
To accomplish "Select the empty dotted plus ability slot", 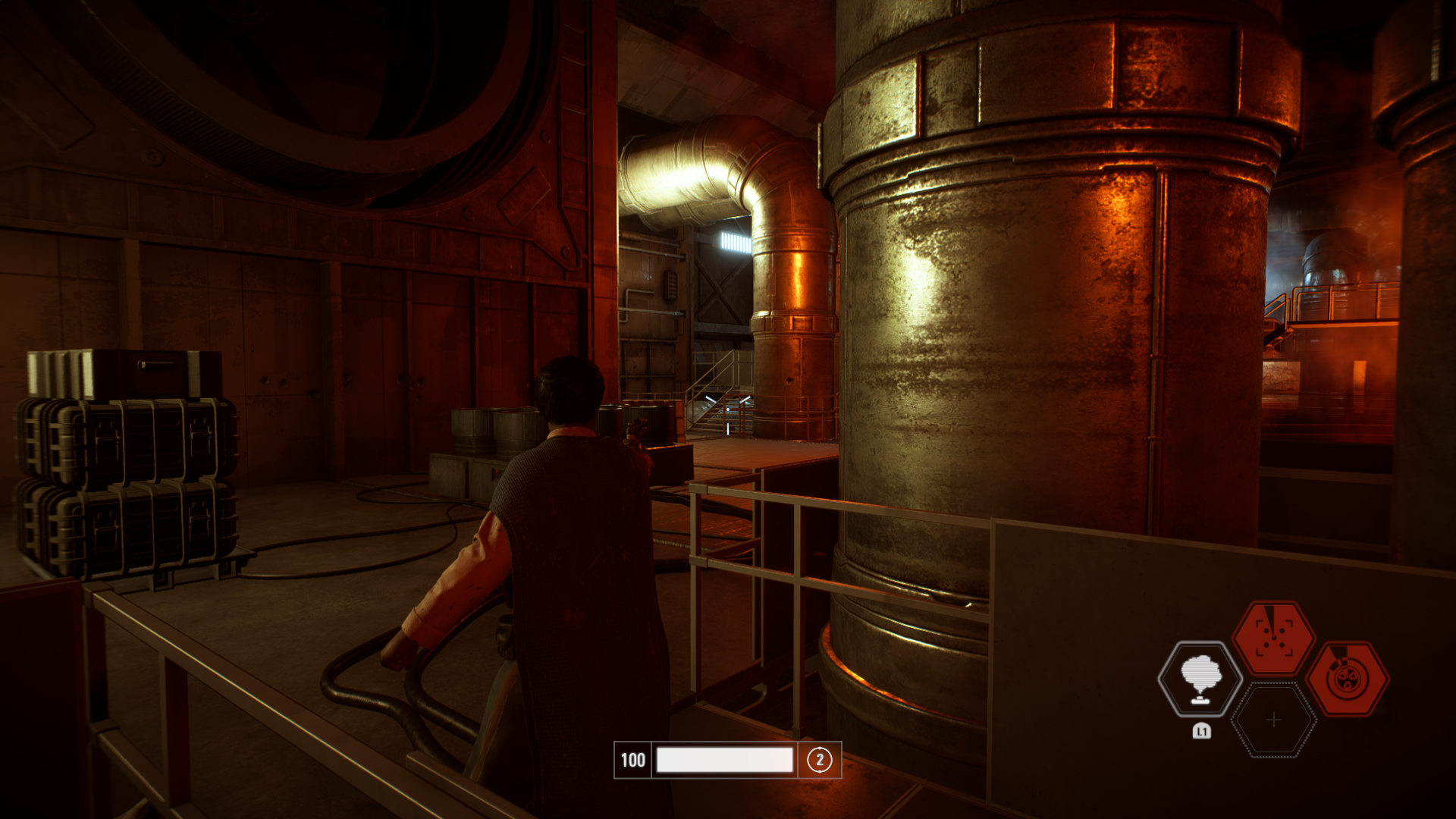I will click(1274, 720).
